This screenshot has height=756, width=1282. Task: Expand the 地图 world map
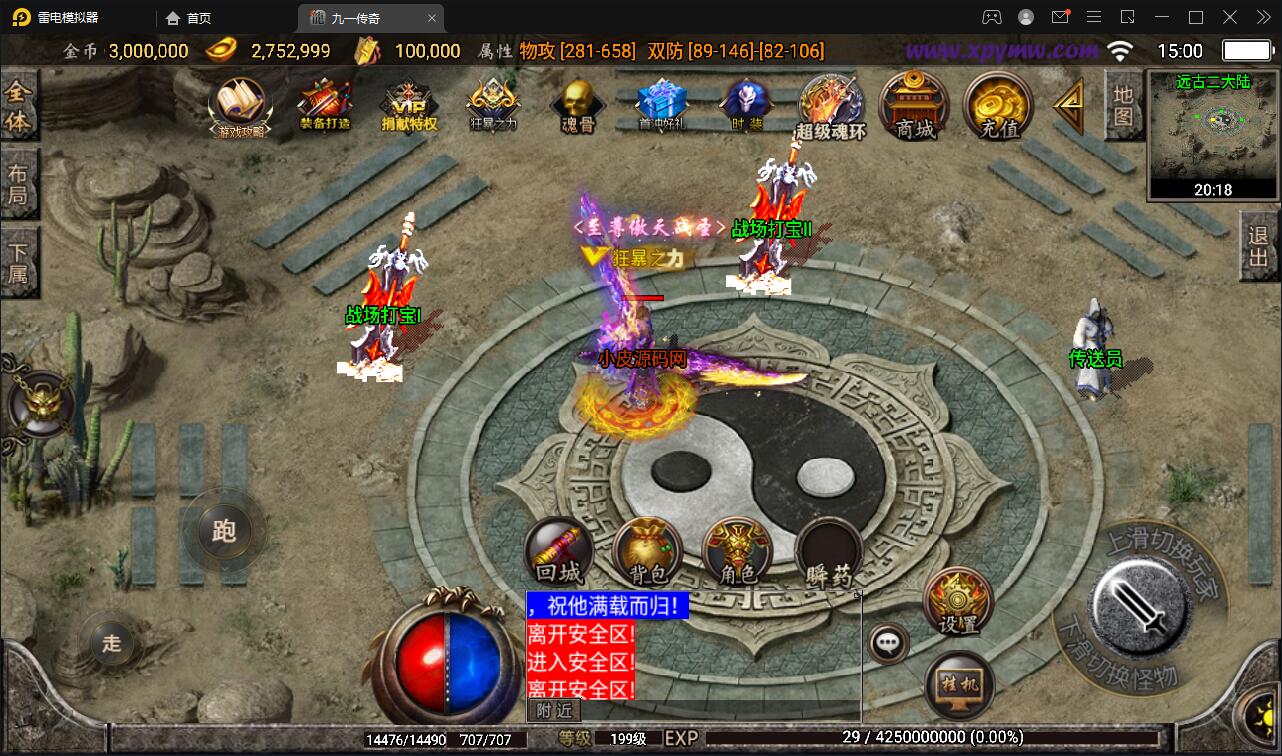click(1122, 106)
